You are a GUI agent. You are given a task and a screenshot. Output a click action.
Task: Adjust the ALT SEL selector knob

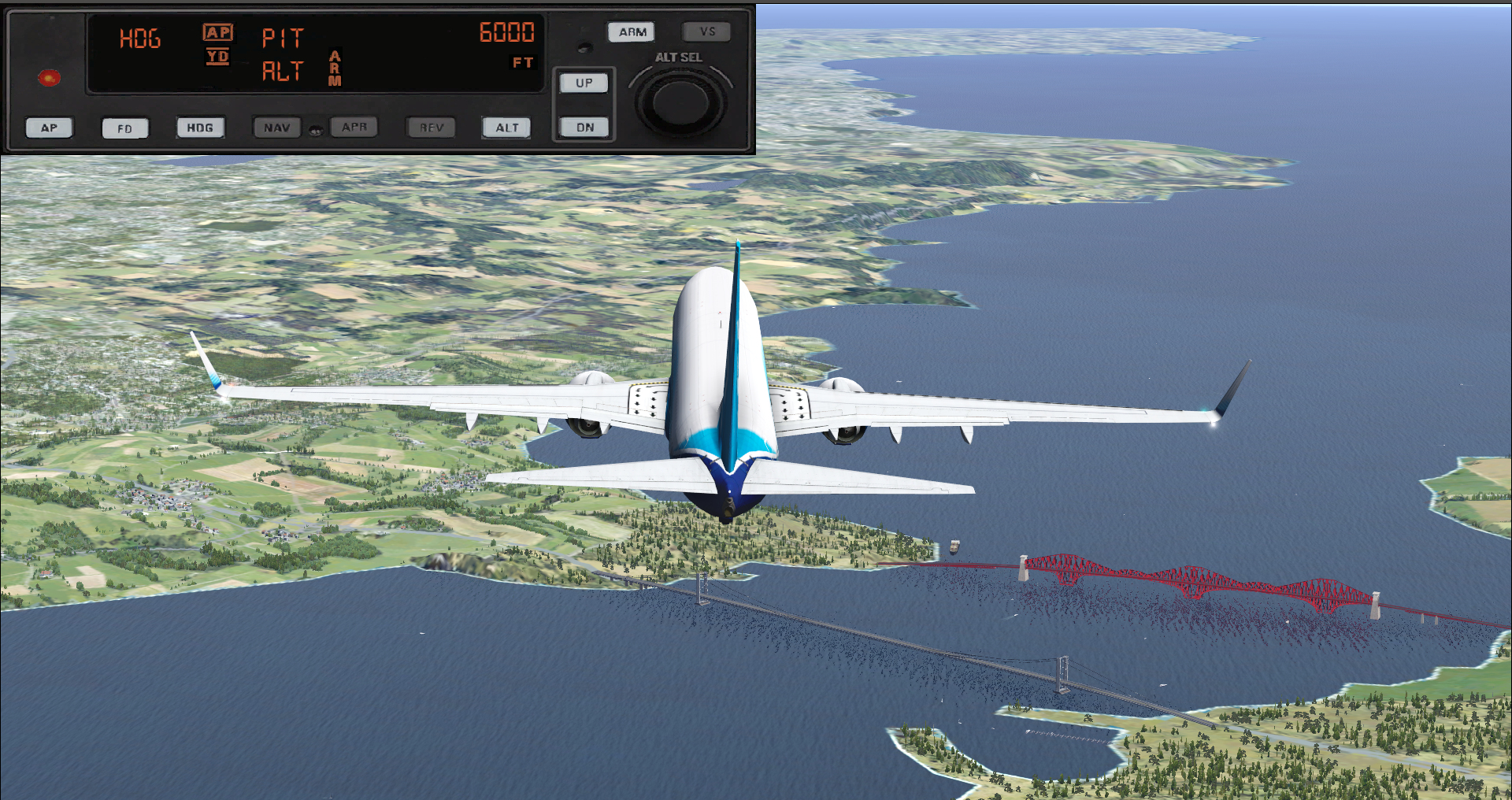(x=680, y=102)
